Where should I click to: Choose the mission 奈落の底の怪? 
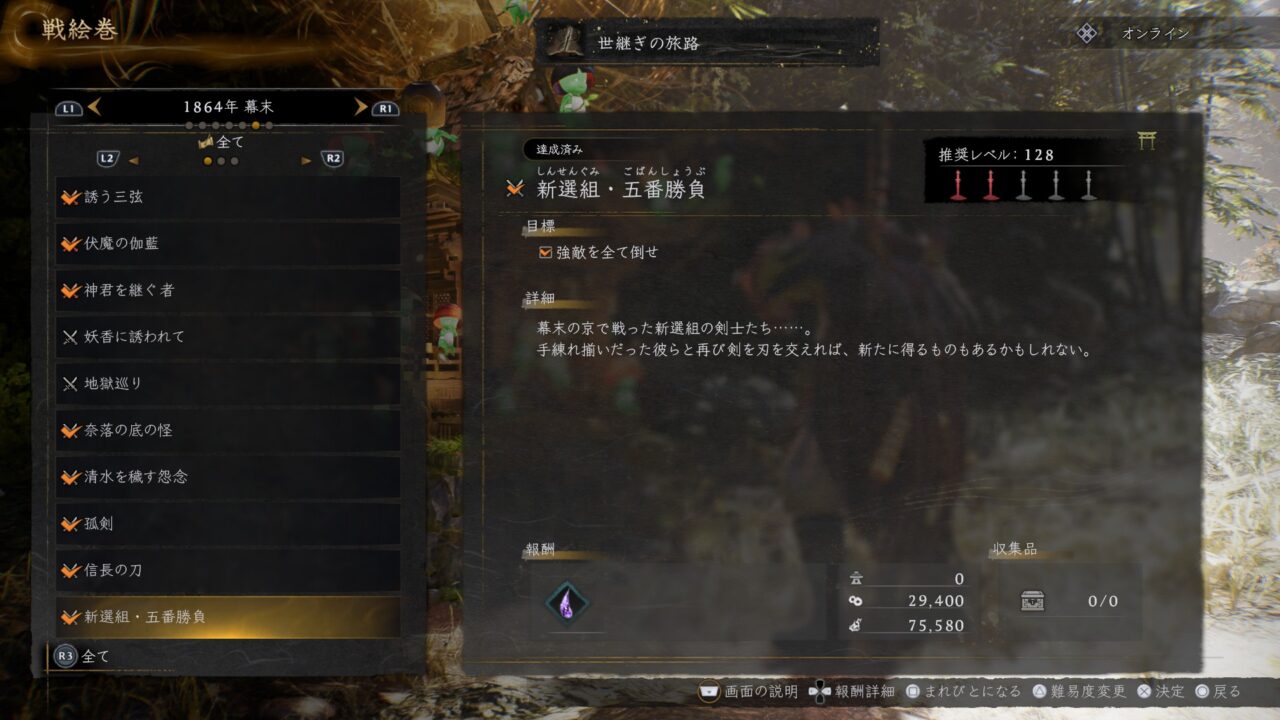[228, 430]
